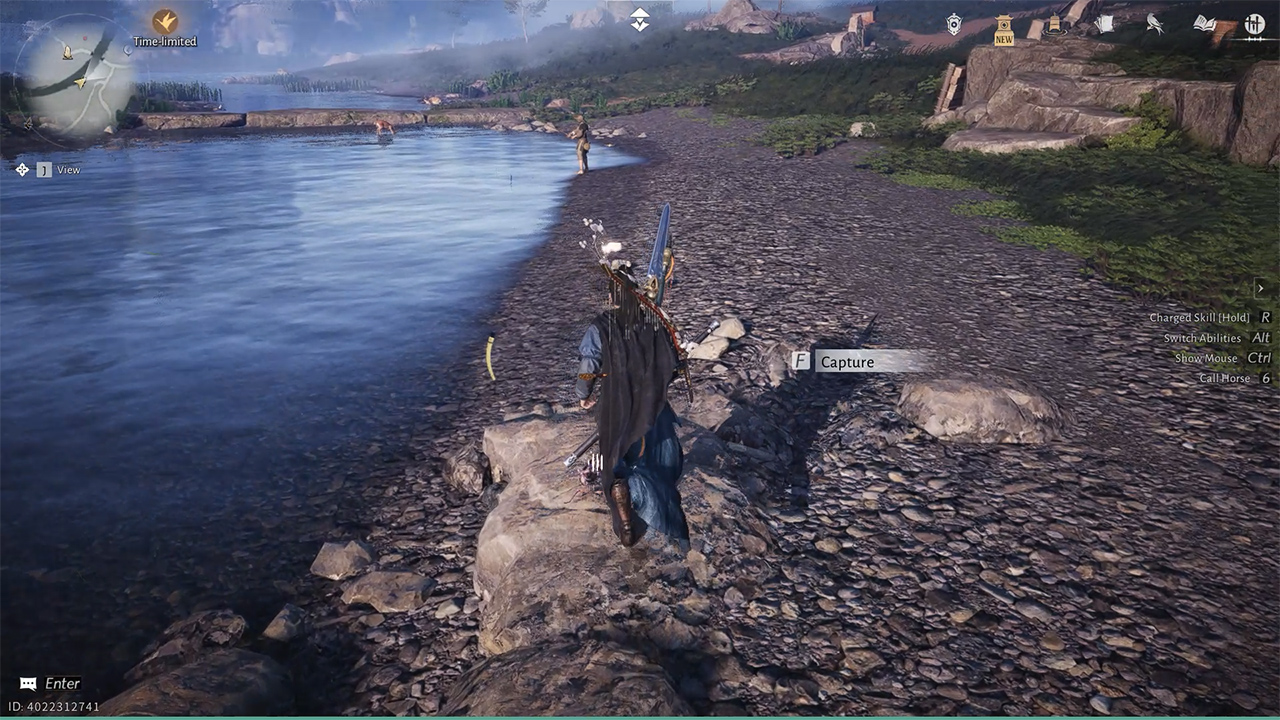Open the stacked papers icon
The width and height of the screenshot is (1280, 720).
coord(1104,24)
